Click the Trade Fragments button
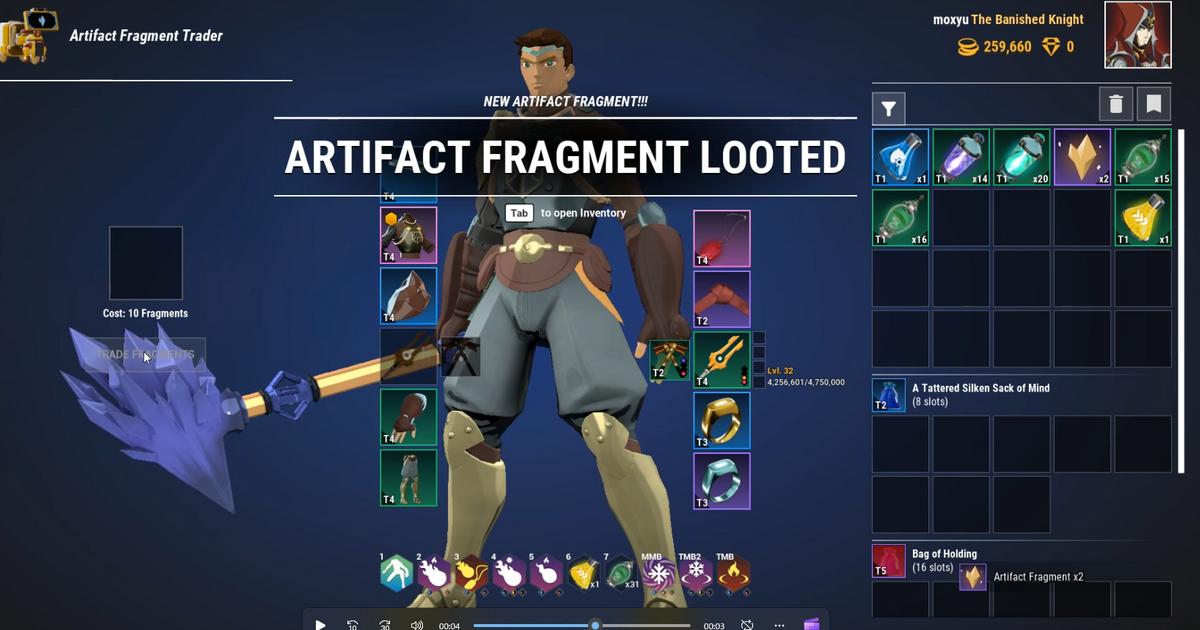Screen dimensions: 1200x630 [145, 355]
